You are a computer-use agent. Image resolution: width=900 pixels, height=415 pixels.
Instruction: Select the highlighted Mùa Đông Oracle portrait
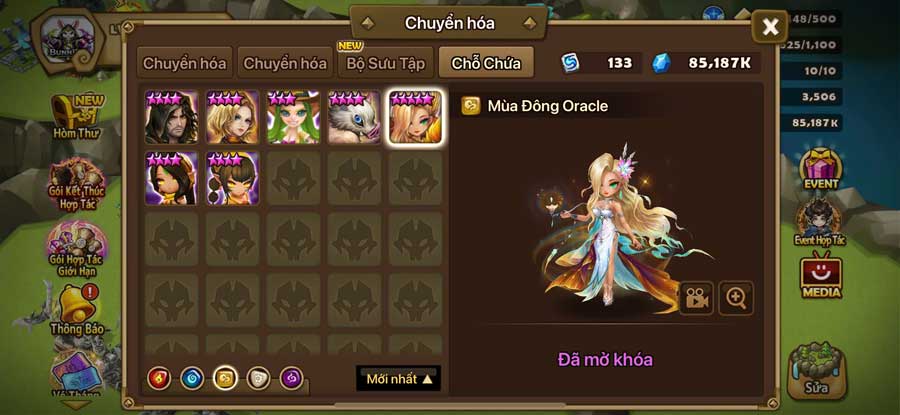[415, 118]
